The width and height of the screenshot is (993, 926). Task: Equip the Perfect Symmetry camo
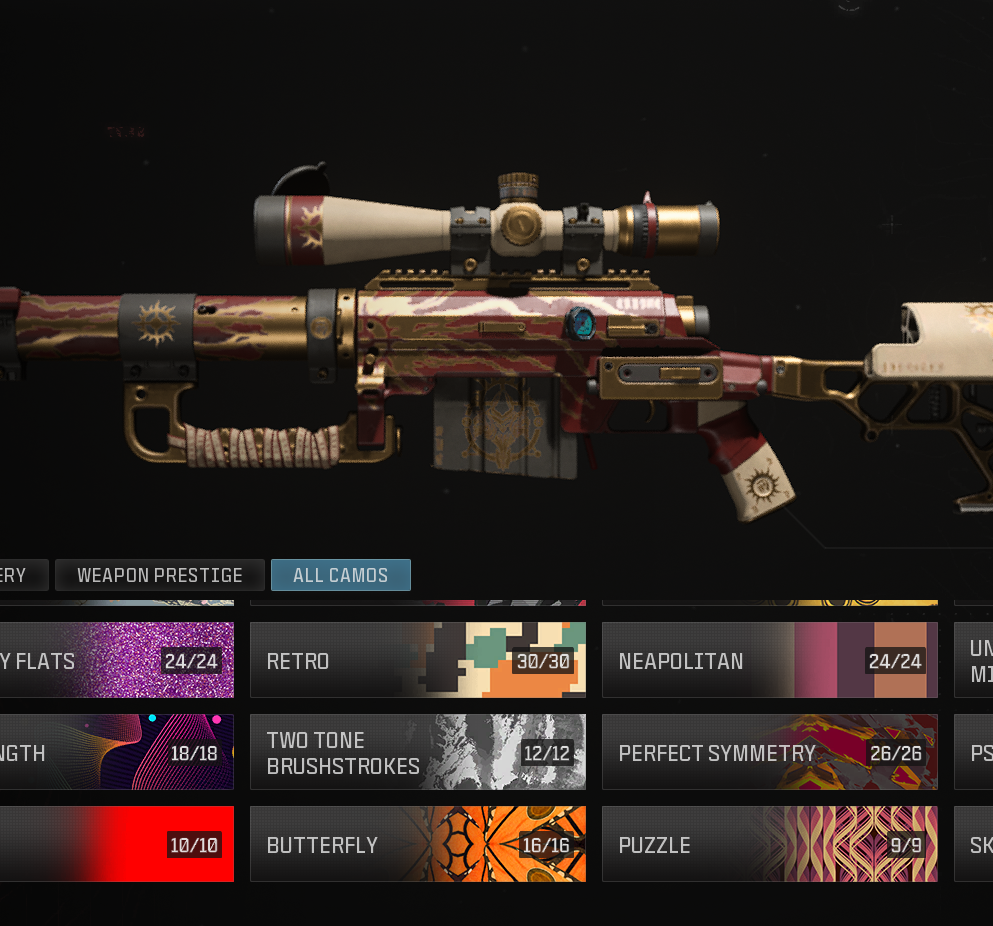[769, 752]
